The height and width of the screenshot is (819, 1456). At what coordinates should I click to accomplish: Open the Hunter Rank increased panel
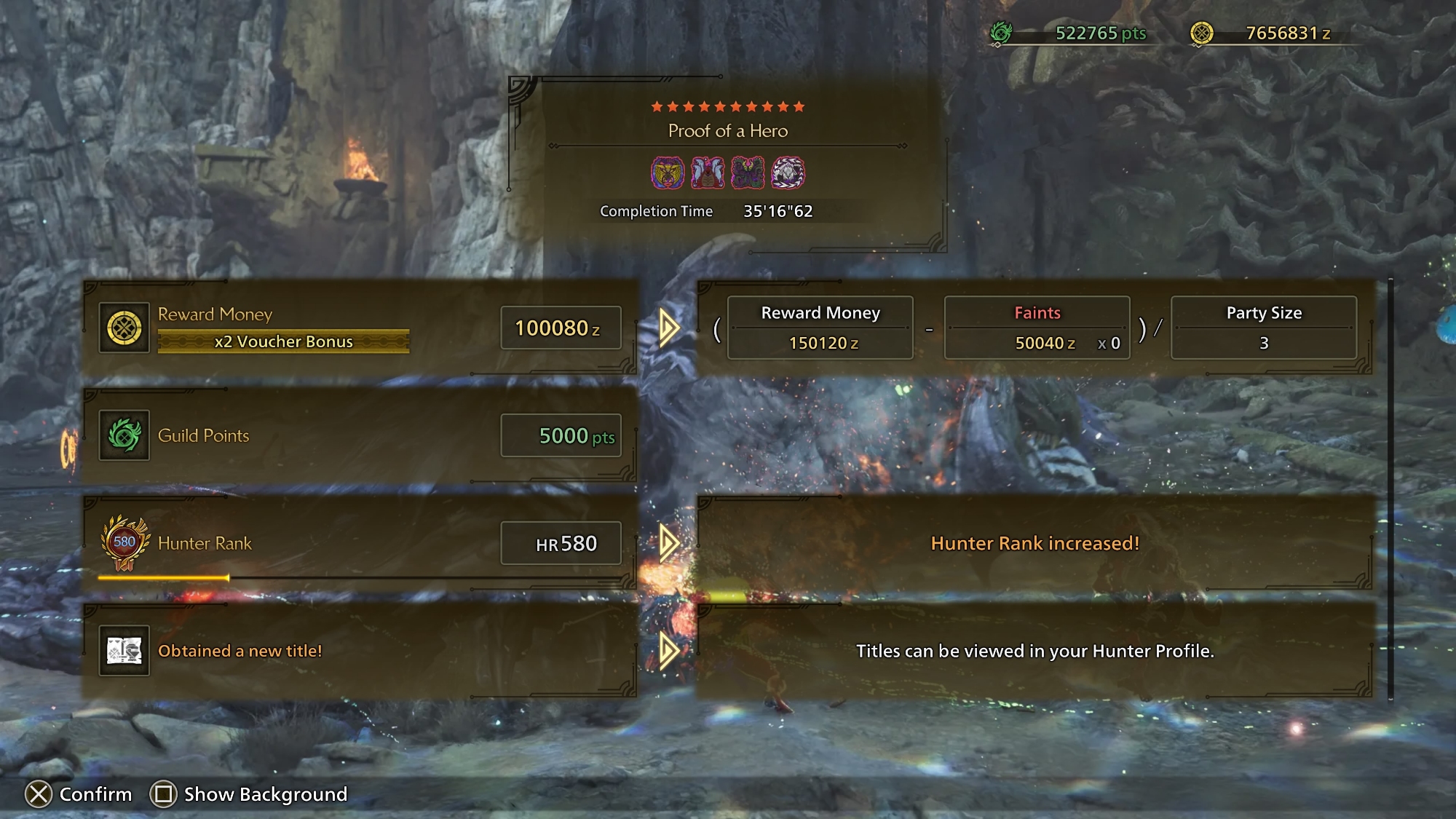(1034, 543)
